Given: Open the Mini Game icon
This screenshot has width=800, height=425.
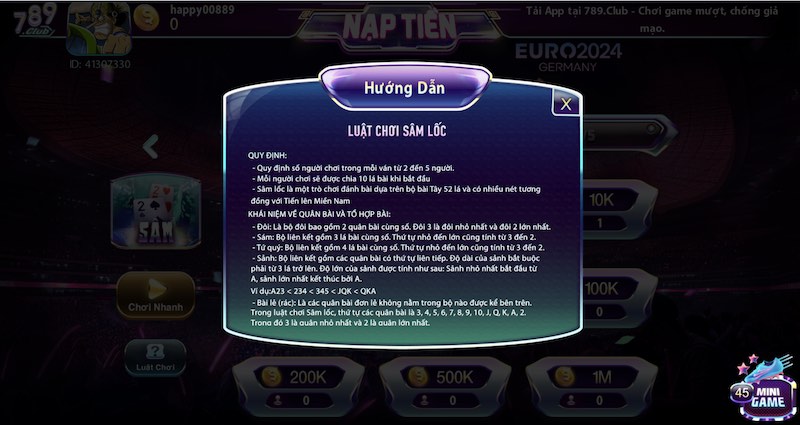Looking at the screenshot, I should point(762,386).
